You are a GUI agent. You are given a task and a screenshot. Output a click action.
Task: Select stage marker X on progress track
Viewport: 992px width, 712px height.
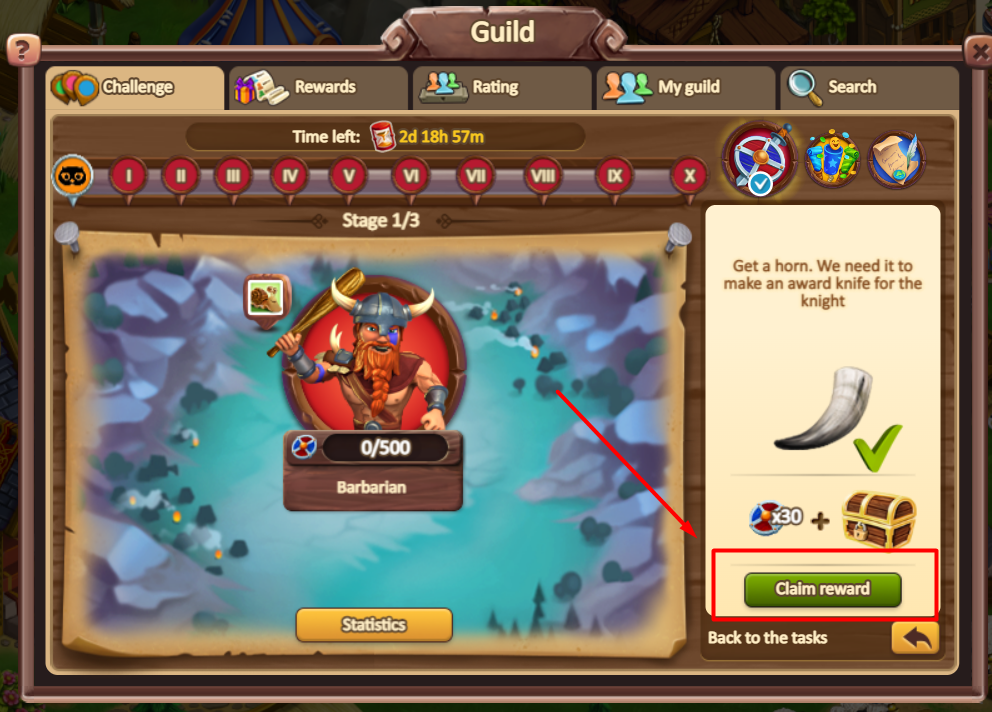pyautogui.click(x=688, y=177)
